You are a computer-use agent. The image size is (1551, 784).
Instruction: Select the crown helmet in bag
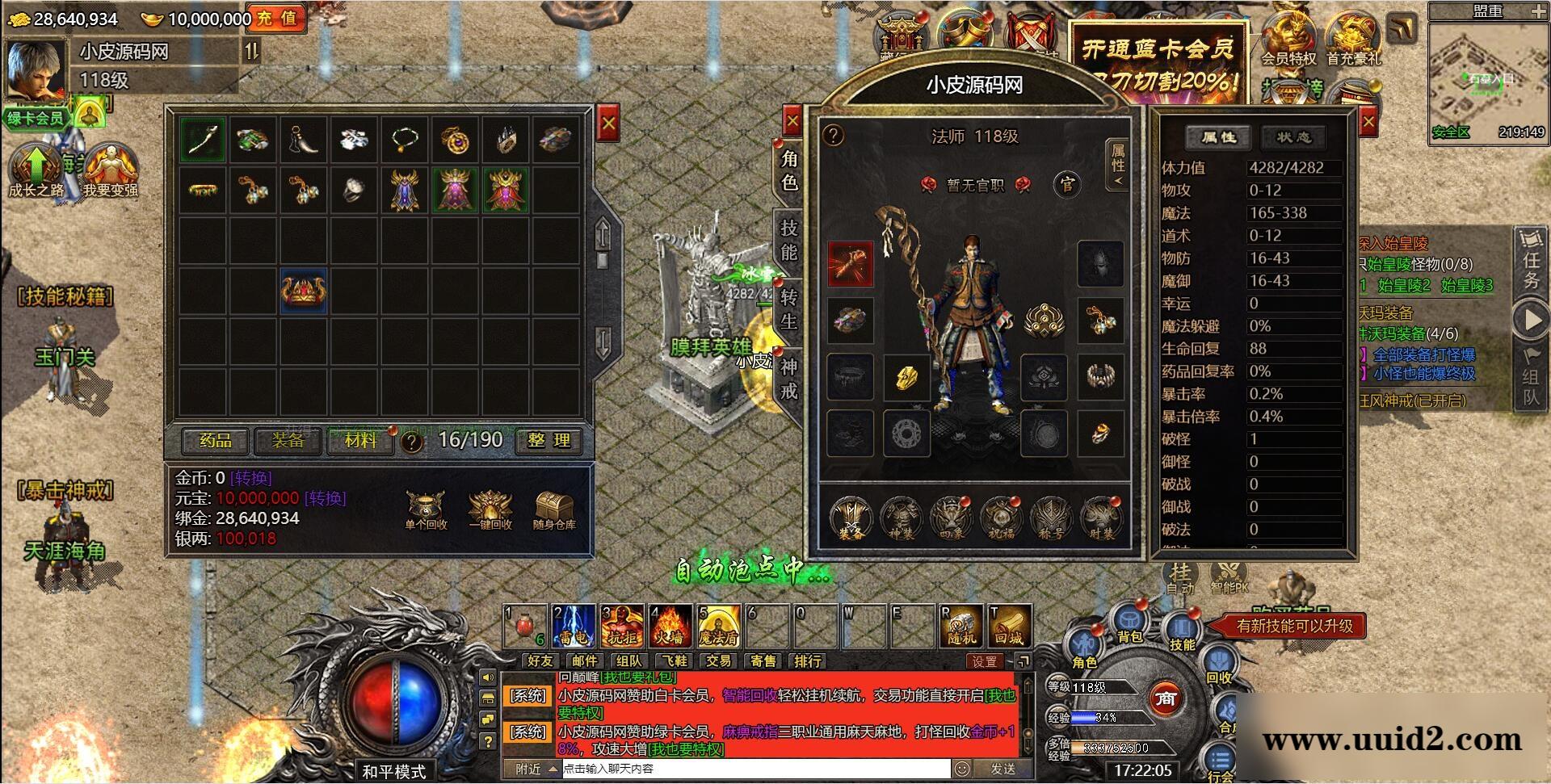click(304, 291)
